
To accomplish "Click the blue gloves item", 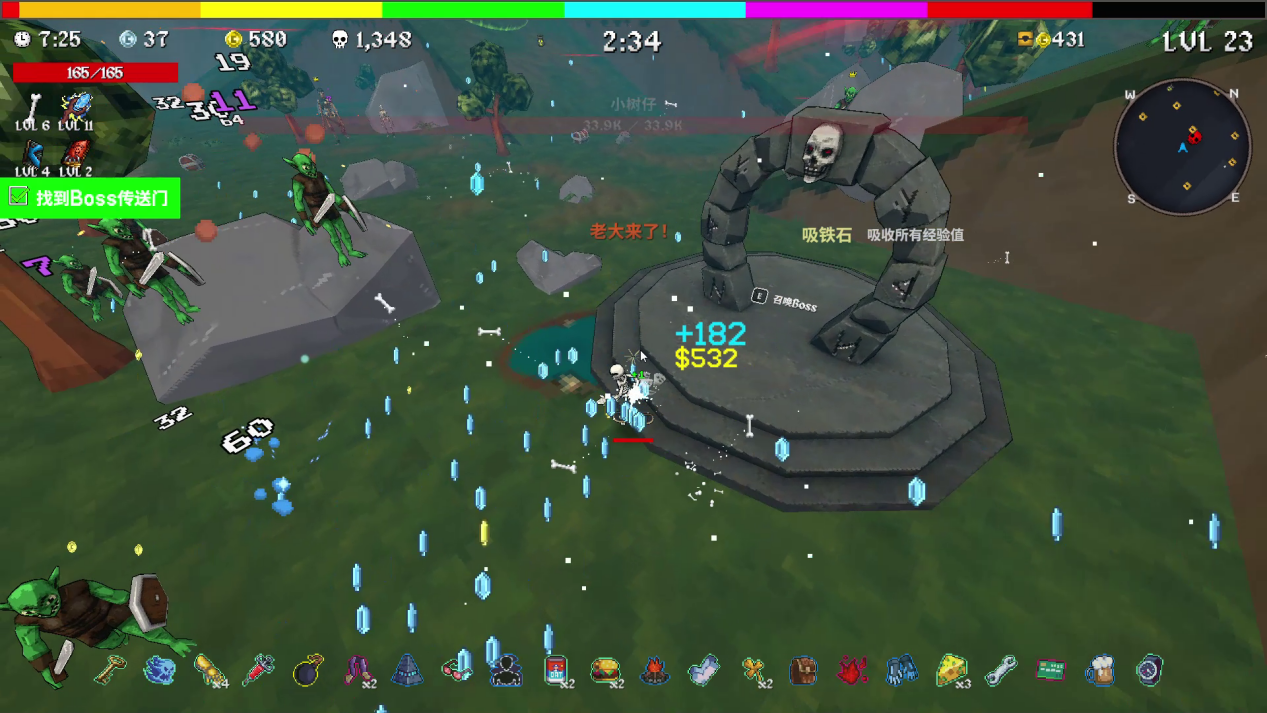I will tap(902, 670).
